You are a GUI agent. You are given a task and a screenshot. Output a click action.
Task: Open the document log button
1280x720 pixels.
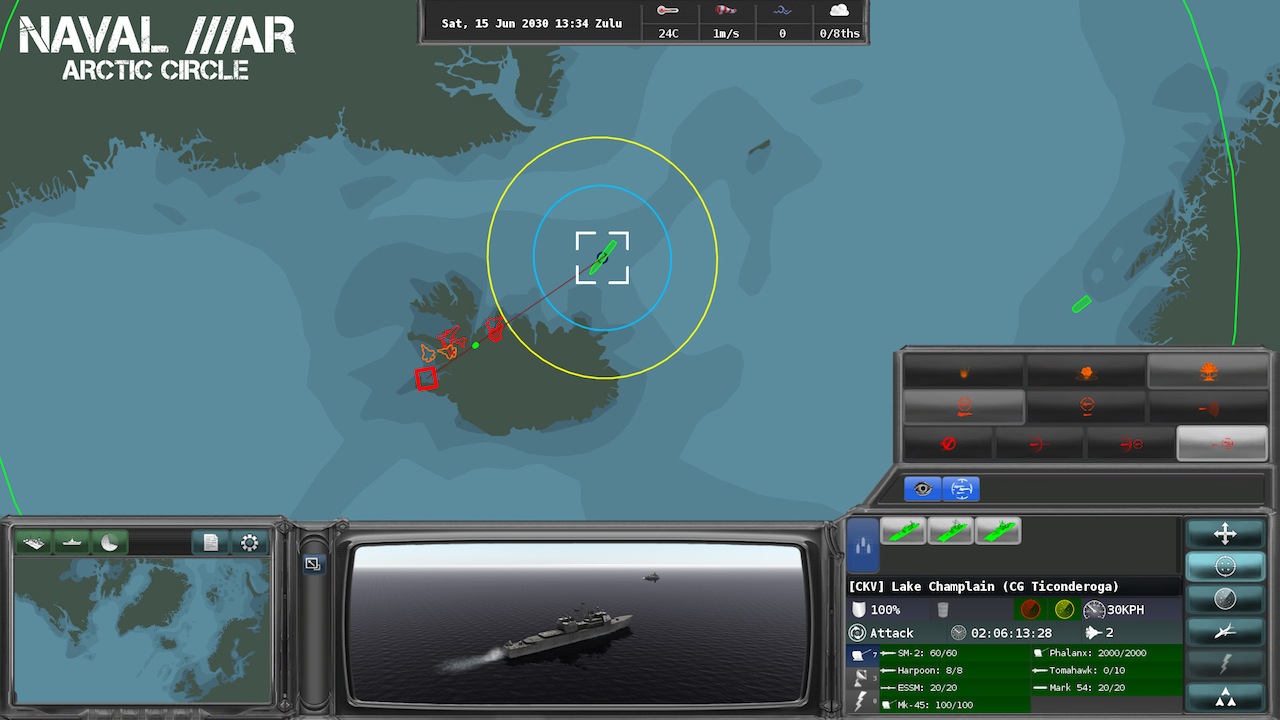pyautogui.click(x=210, y=542)
